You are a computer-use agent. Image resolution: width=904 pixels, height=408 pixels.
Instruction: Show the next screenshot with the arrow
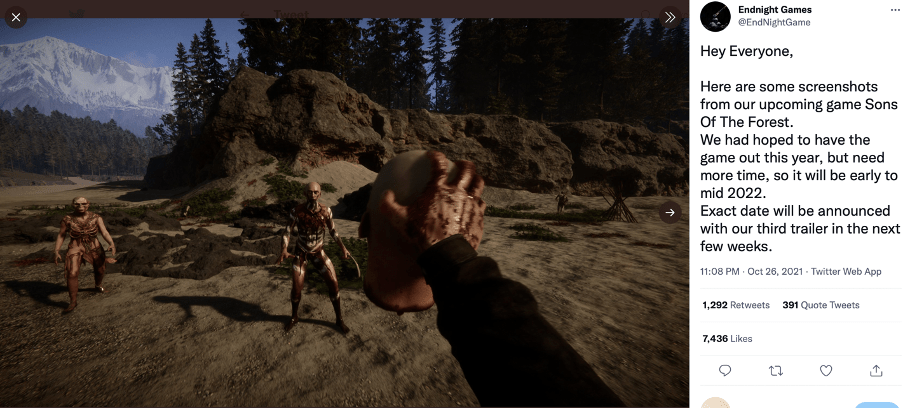(670, 212)
